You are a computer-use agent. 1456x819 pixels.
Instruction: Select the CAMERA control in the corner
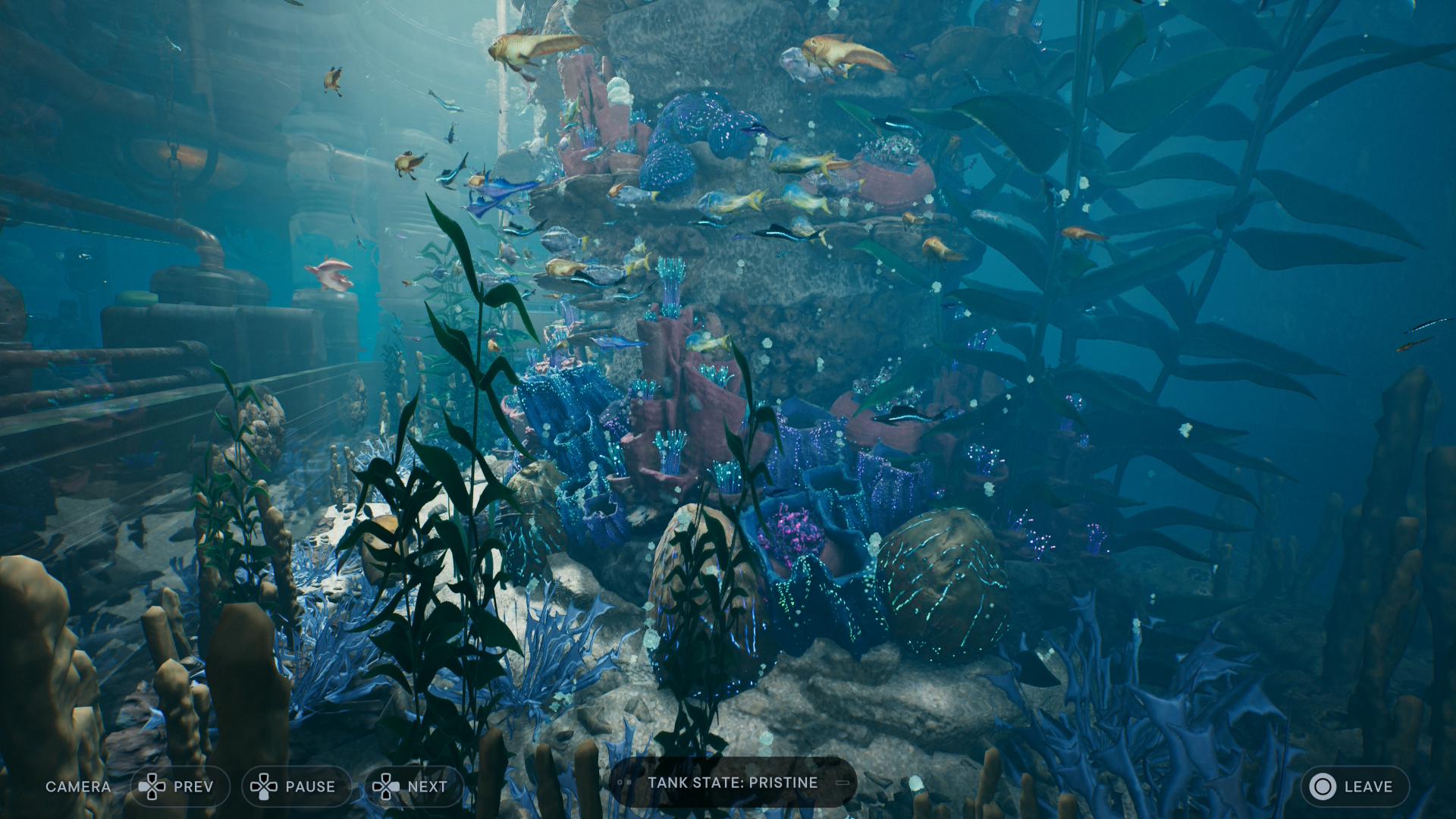tap(78, 786)
